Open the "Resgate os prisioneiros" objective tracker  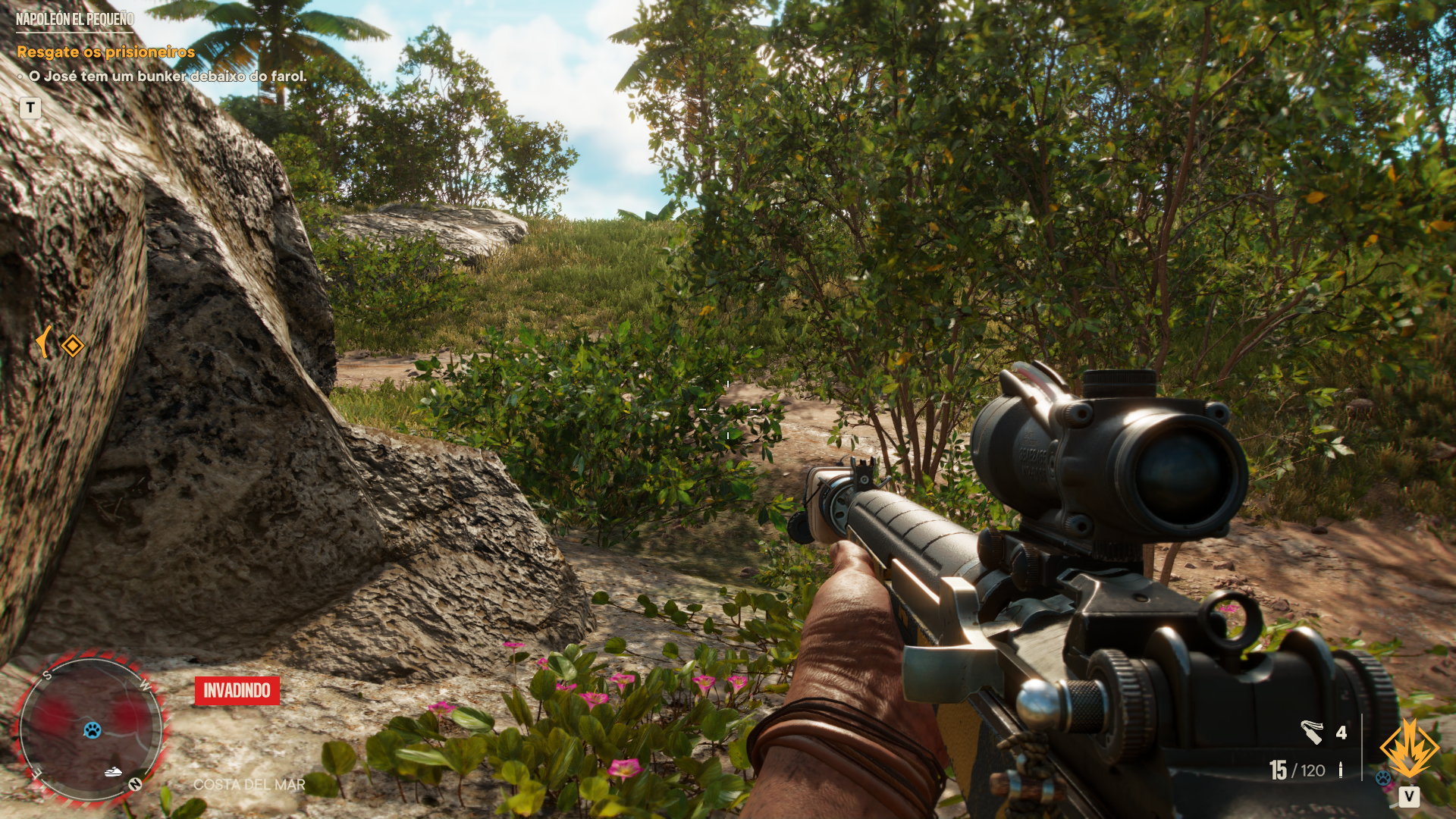[x=105, y=52]
